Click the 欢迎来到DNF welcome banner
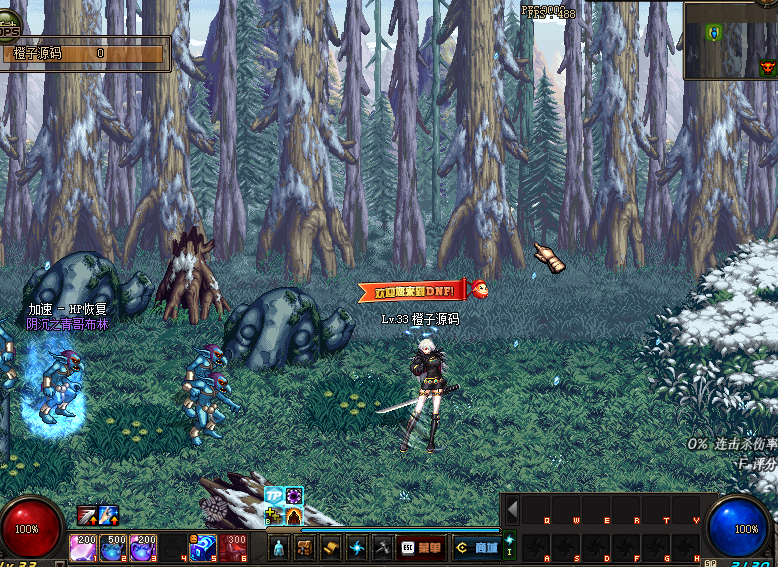The height and width of the screenshot is (567, 778). pos(414,291)
